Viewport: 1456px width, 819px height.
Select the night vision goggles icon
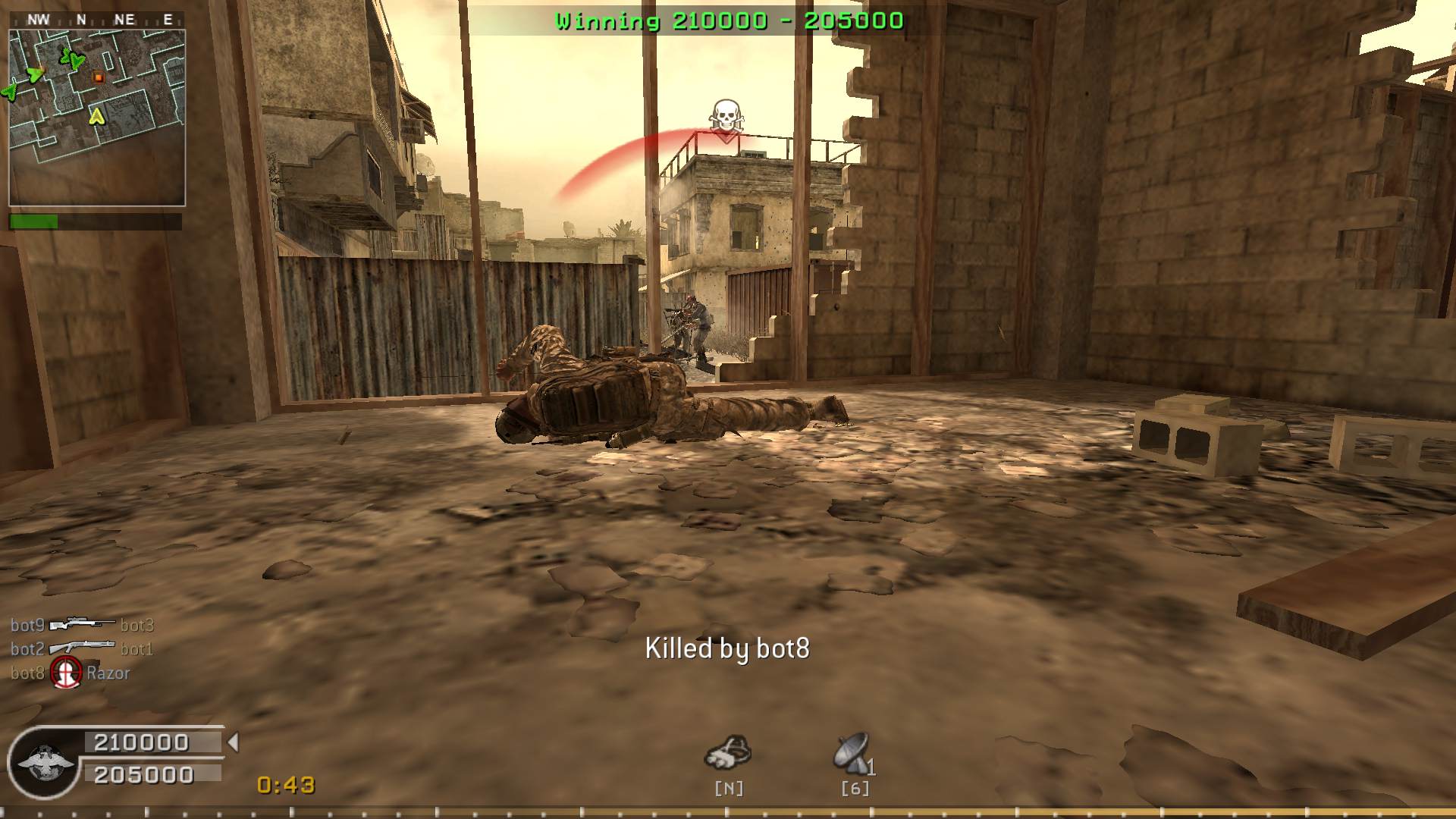727,752
